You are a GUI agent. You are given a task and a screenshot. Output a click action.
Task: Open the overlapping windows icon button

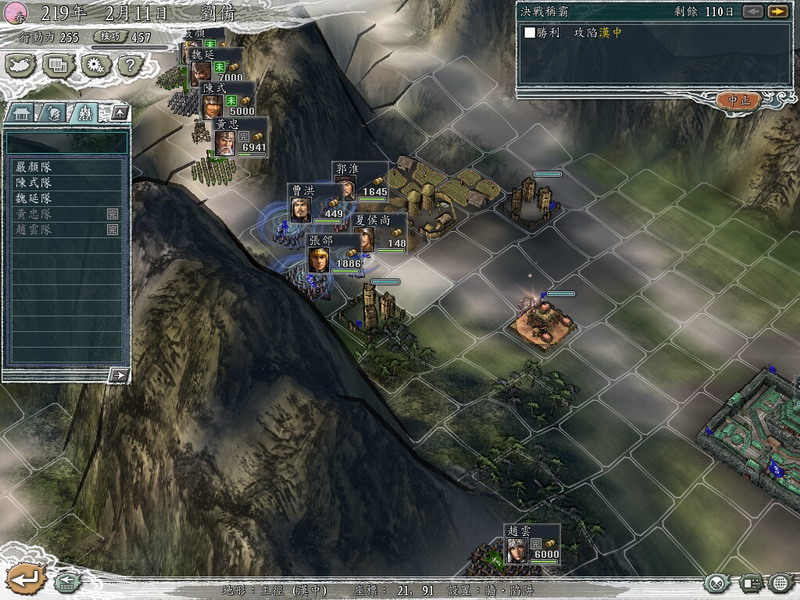click(x=57, y=65)
